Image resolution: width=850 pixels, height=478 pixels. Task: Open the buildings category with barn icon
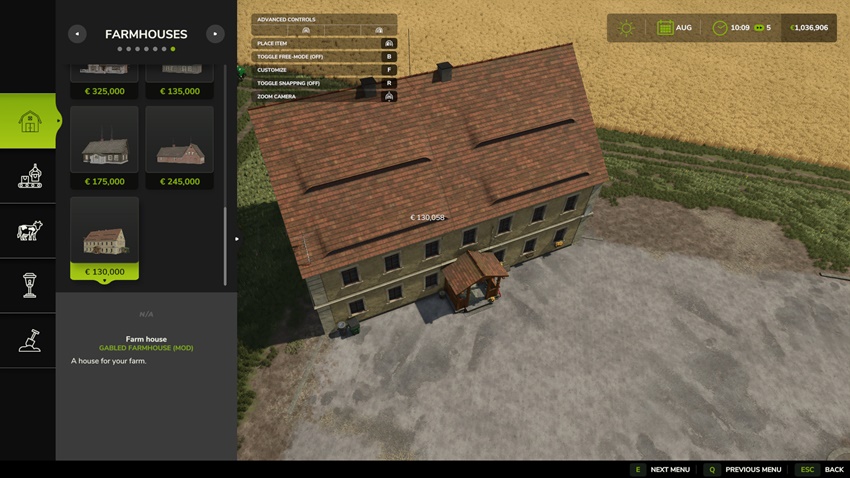click(29, 121)
